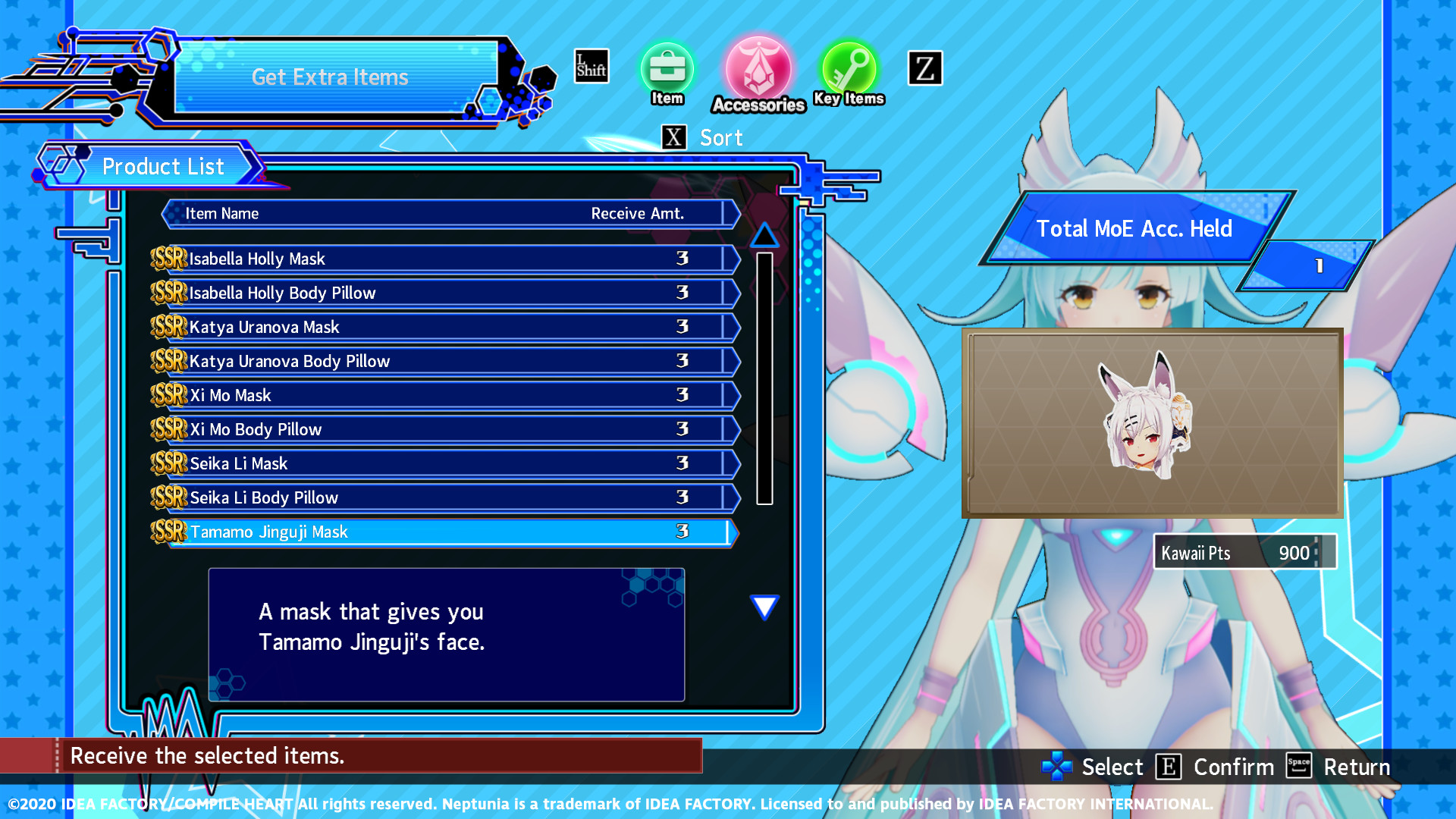
Task: Click the X Sort keyboard icon
Action: coord(673,136)
